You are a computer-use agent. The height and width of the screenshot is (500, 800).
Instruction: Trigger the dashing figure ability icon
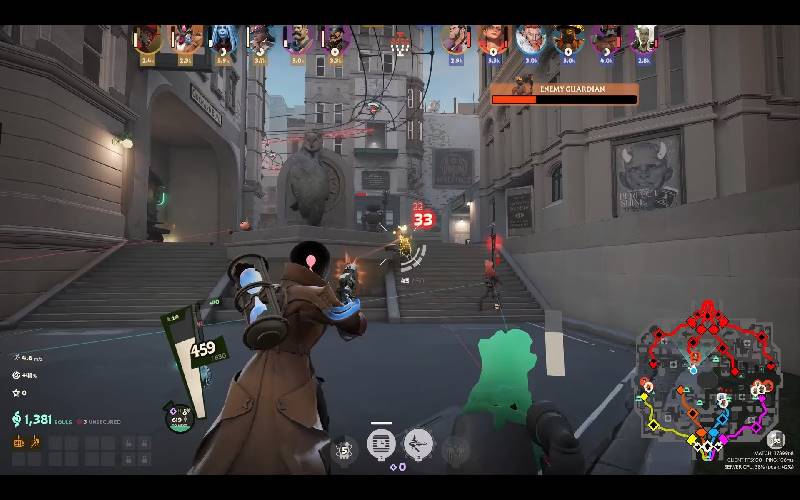418,443
